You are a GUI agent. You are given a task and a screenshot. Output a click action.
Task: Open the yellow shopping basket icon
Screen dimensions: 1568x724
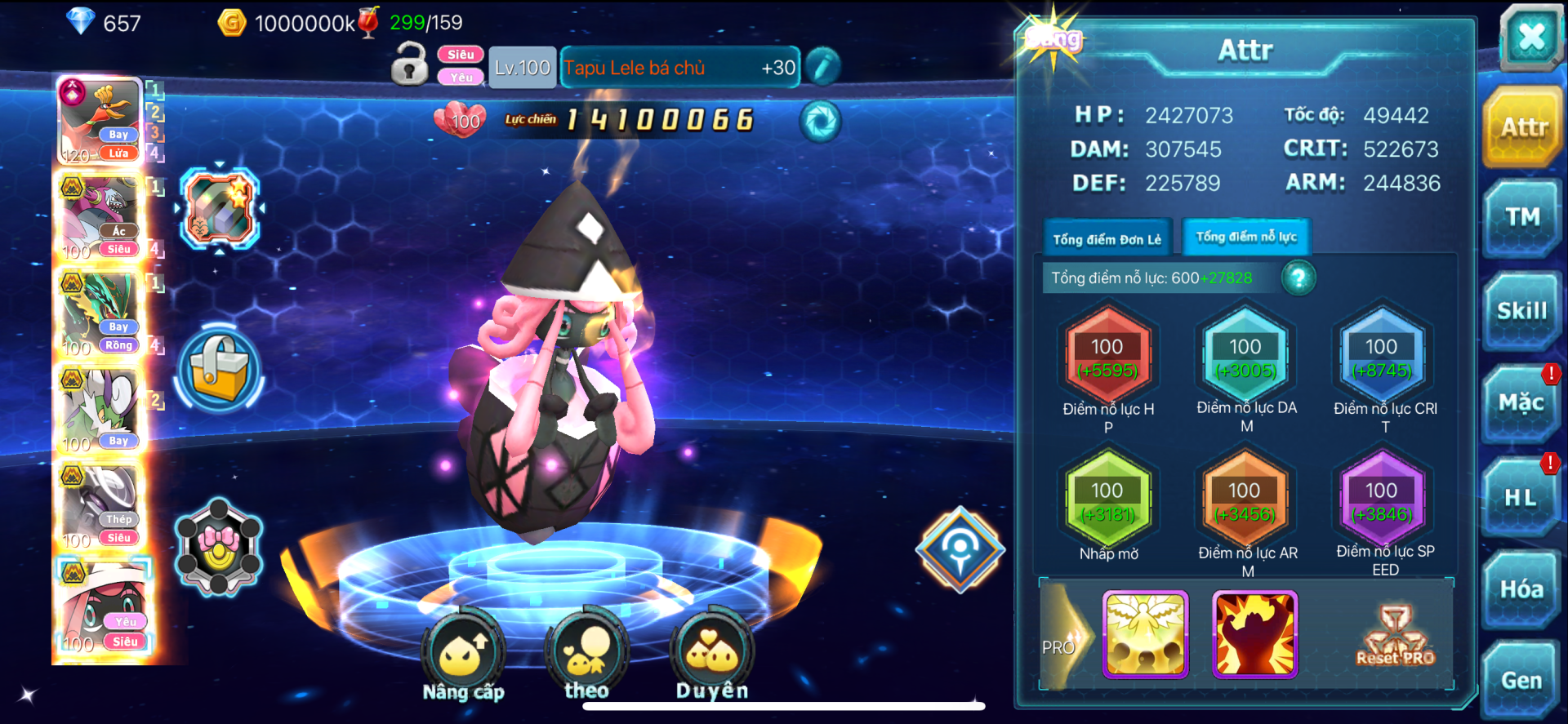click(x=219, y=370)
